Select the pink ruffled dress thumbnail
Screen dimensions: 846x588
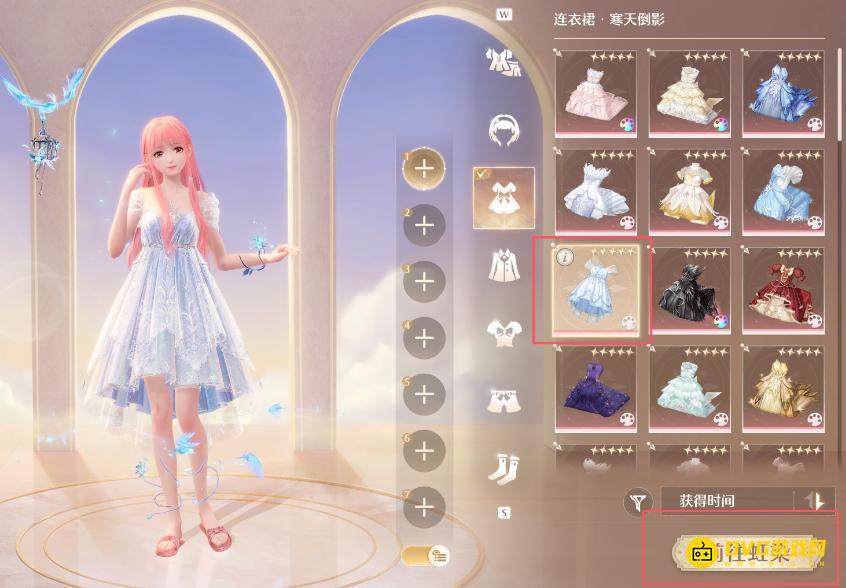[x=594, y=94]
